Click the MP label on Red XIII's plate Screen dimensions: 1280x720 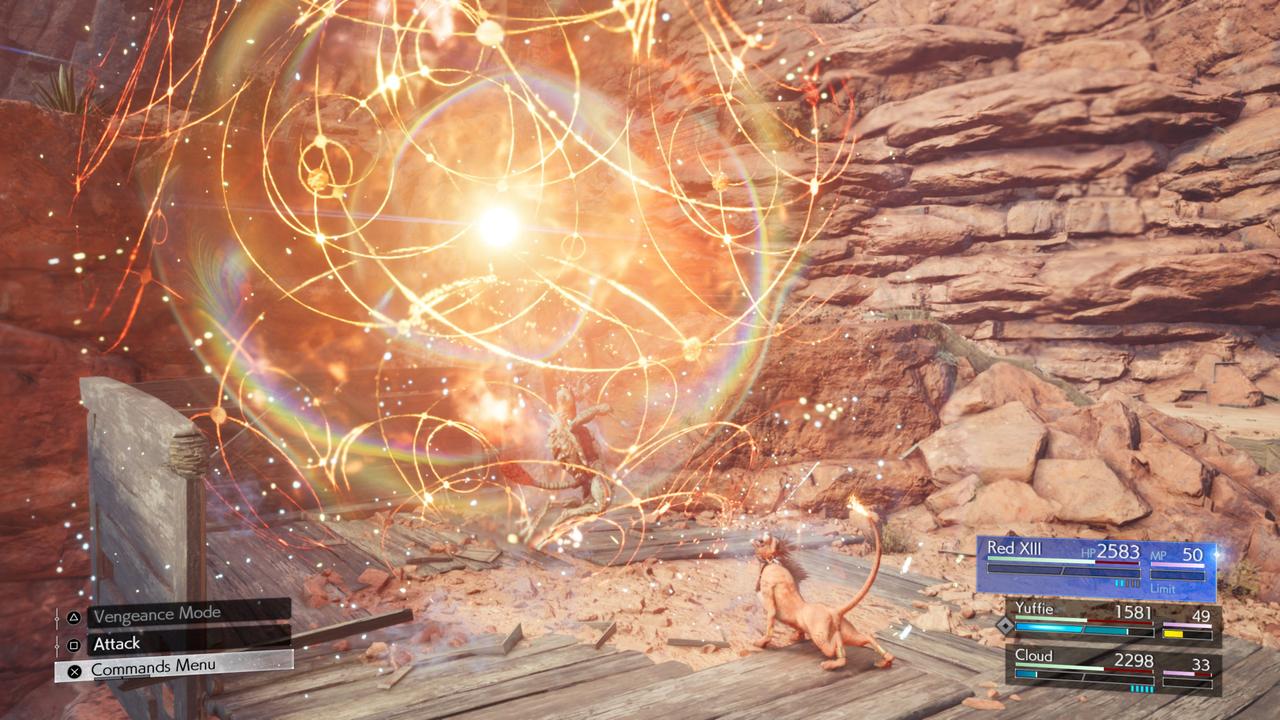click(1157, 556)
